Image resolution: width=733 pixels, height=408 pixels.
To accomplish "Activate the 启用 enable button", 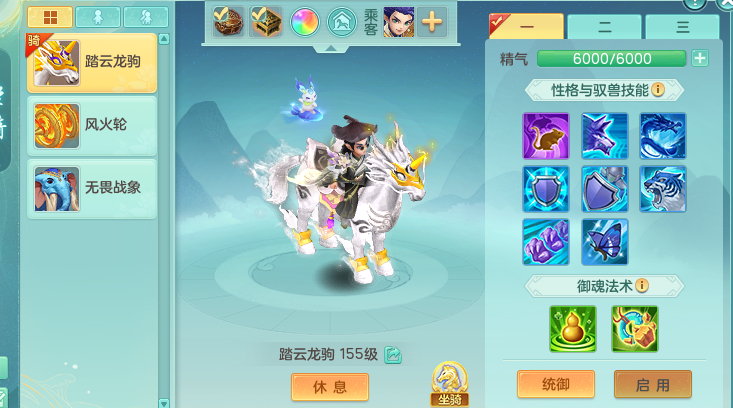I will pyautogui.click(x=652, y=385).
